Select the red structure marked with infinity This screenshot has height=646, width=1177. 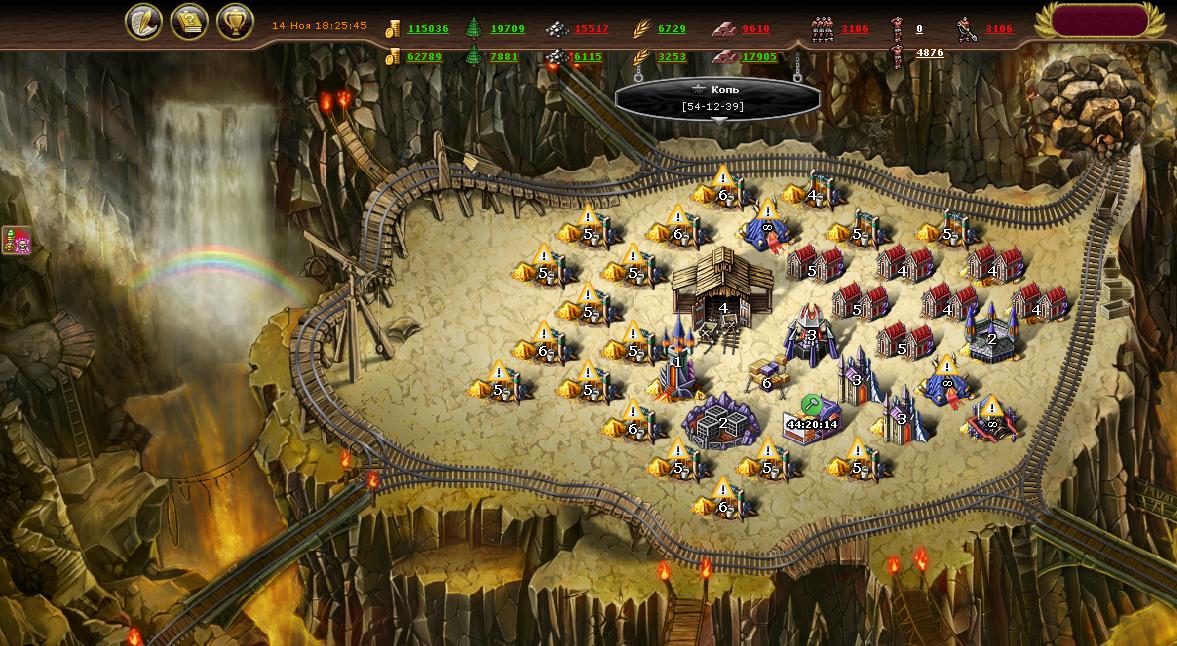click(x=990, y=420)
